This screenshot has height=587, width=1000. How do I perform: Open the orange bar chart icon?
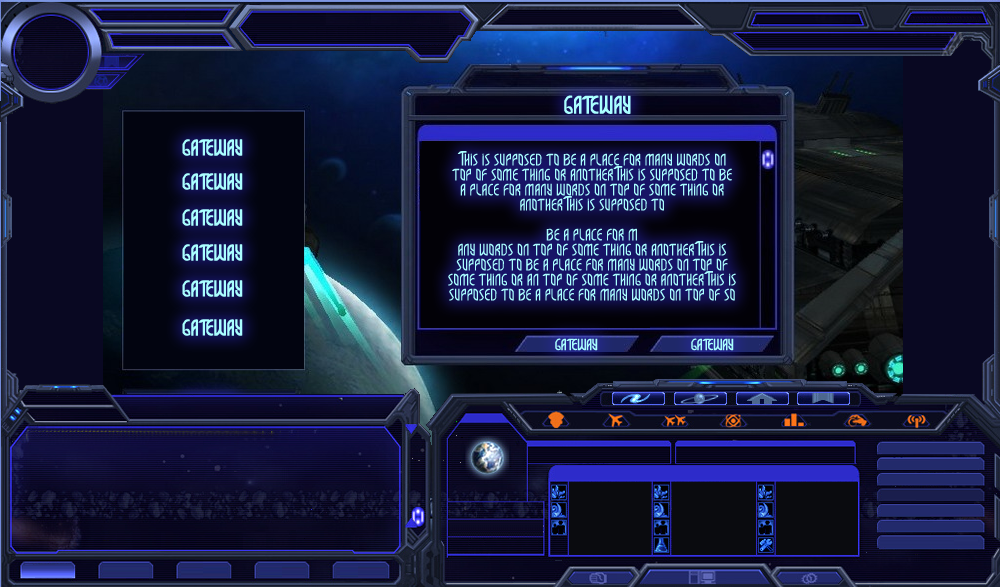point(794,421)
